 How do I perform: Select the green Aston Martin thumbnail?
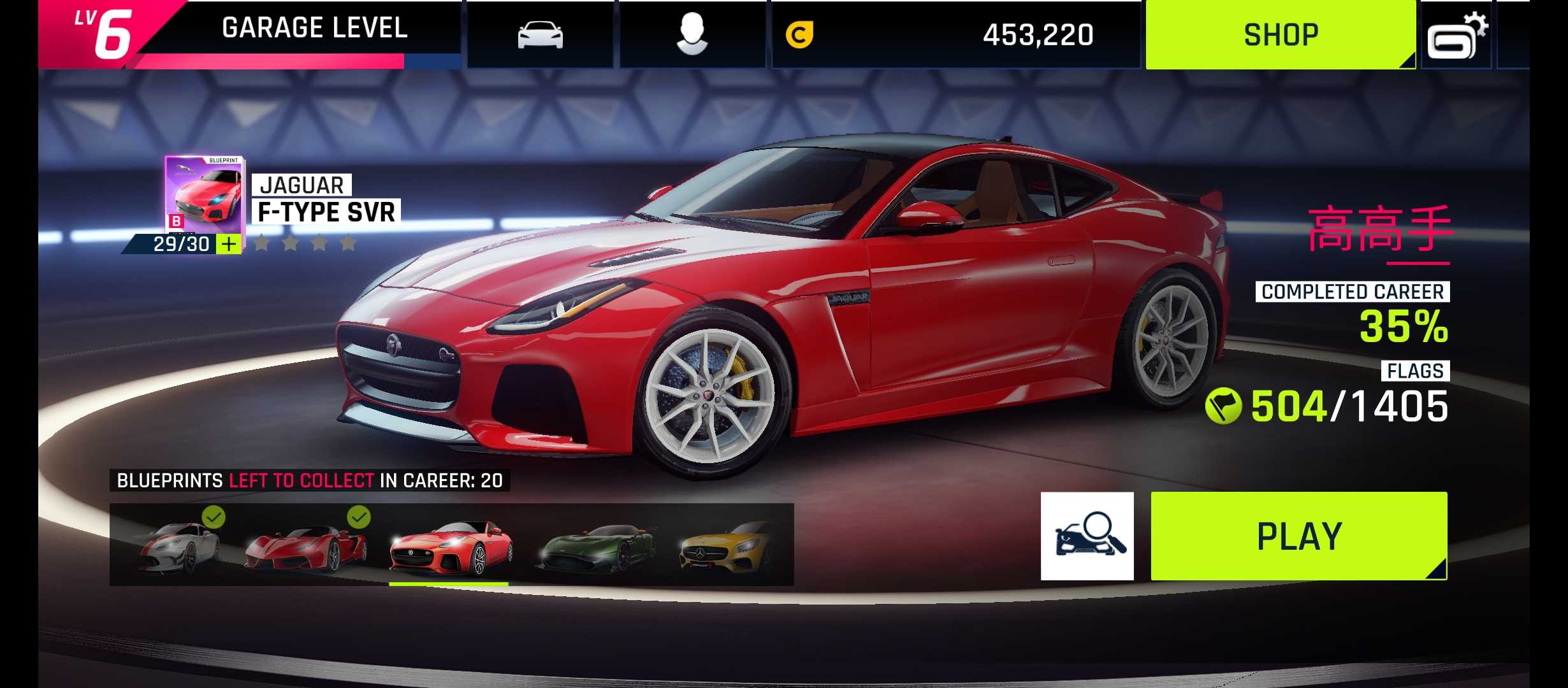[x=596, y=546]
